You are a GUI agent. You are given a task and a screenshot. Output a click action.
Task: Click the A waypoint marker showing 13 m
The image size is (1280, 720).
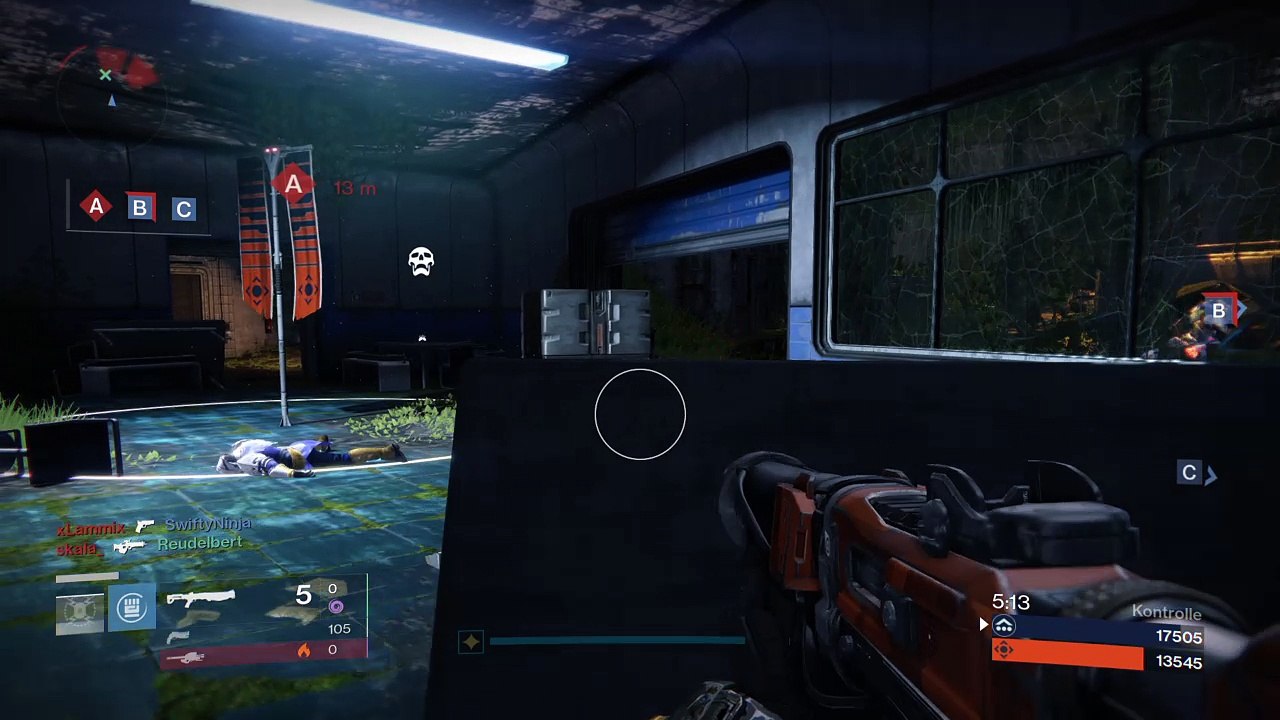(293, 184)
